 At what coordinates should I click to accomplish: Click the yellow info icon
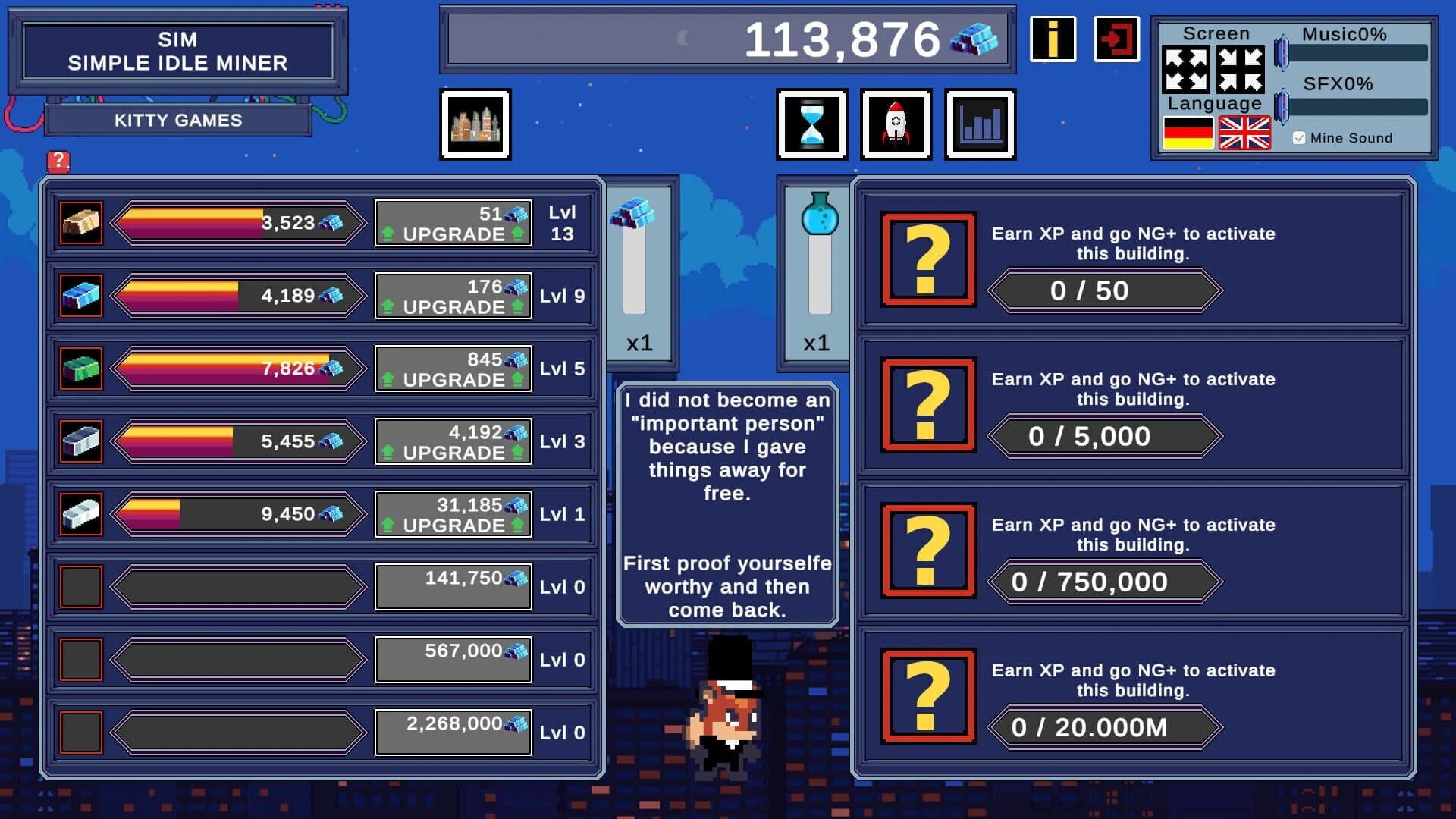[1053, 39]
